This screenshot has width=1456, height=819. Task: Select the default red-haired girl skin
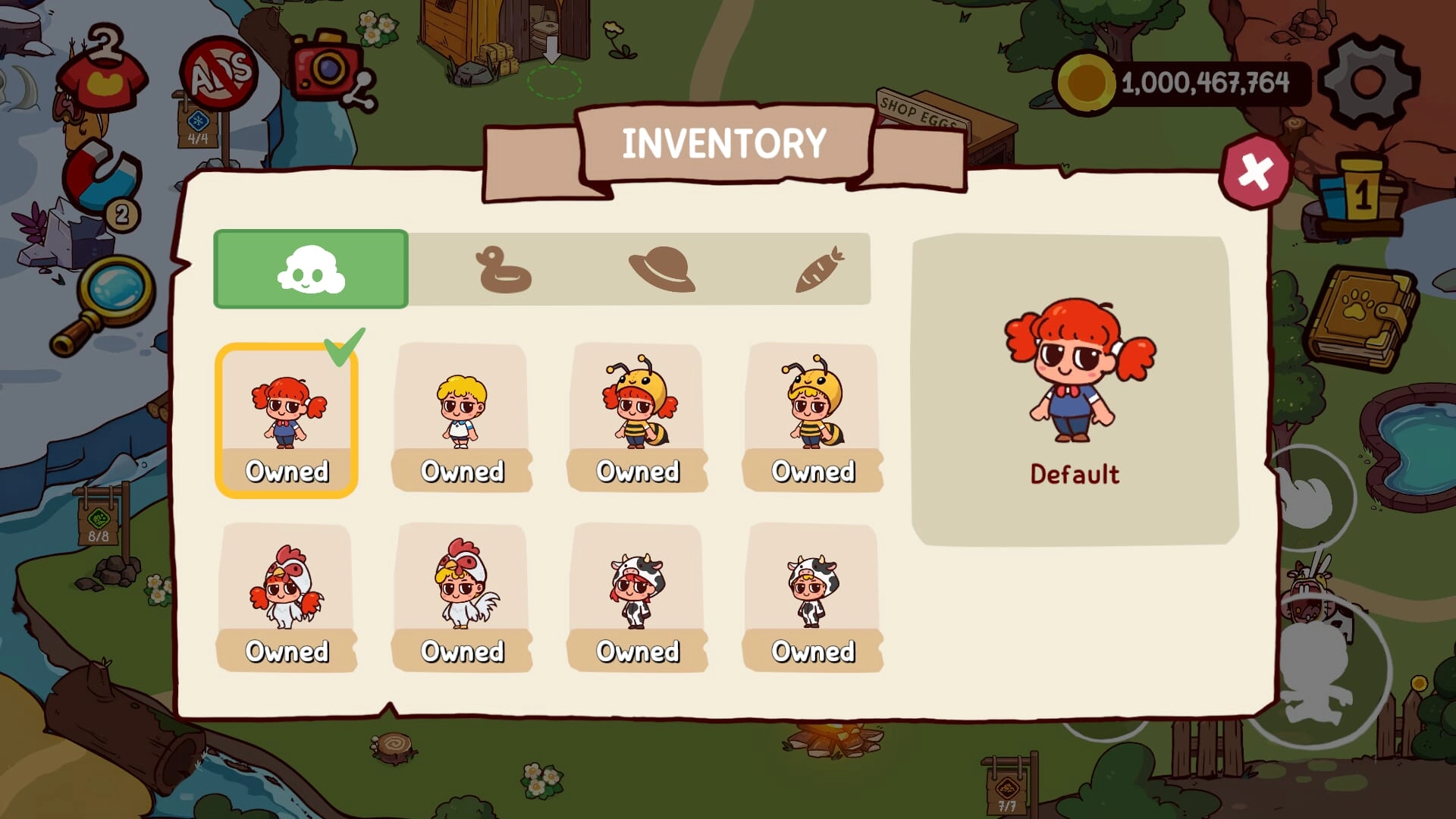287,419
